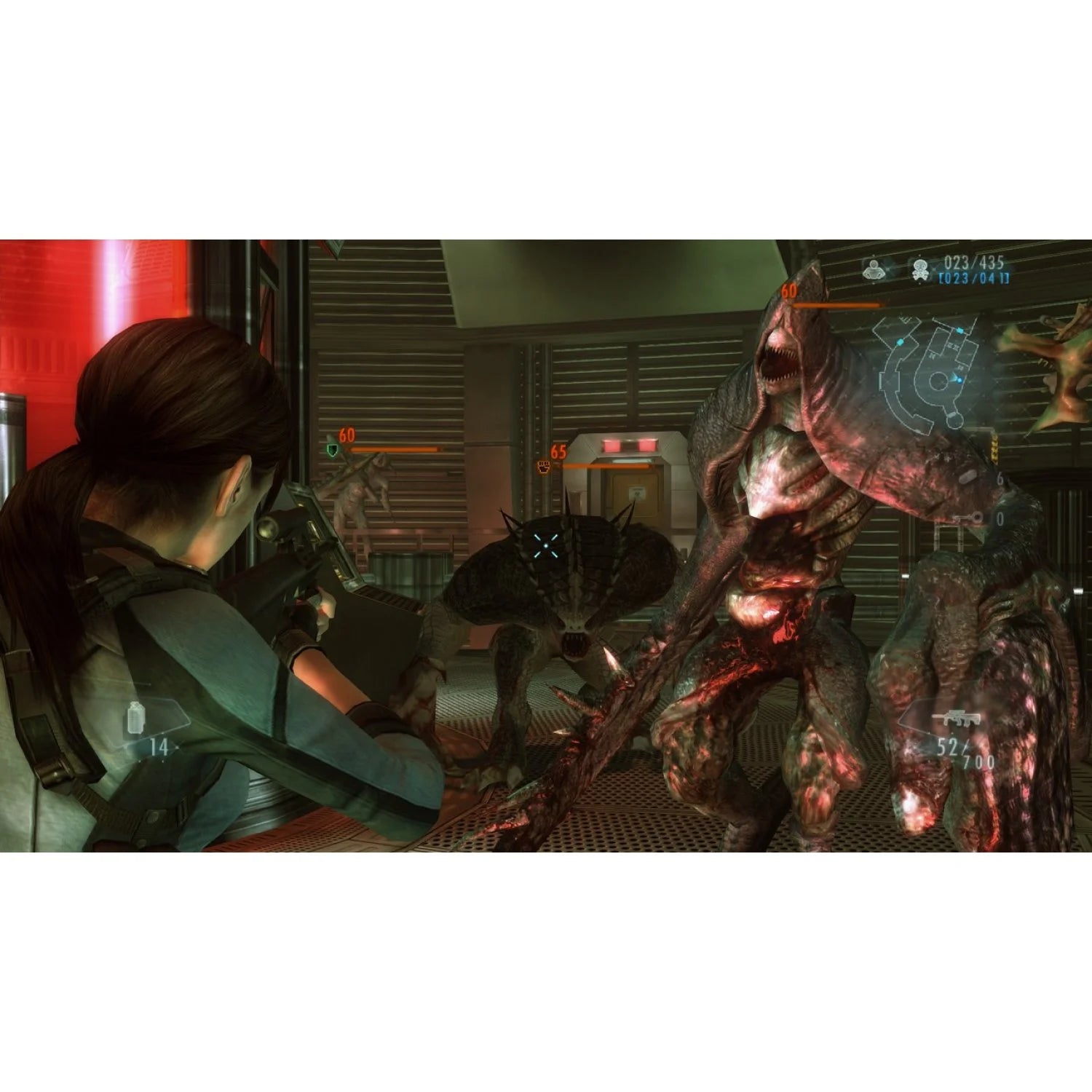Select the hand grenade item icon
This screenshot has width=1092, height=1092.
136,718
